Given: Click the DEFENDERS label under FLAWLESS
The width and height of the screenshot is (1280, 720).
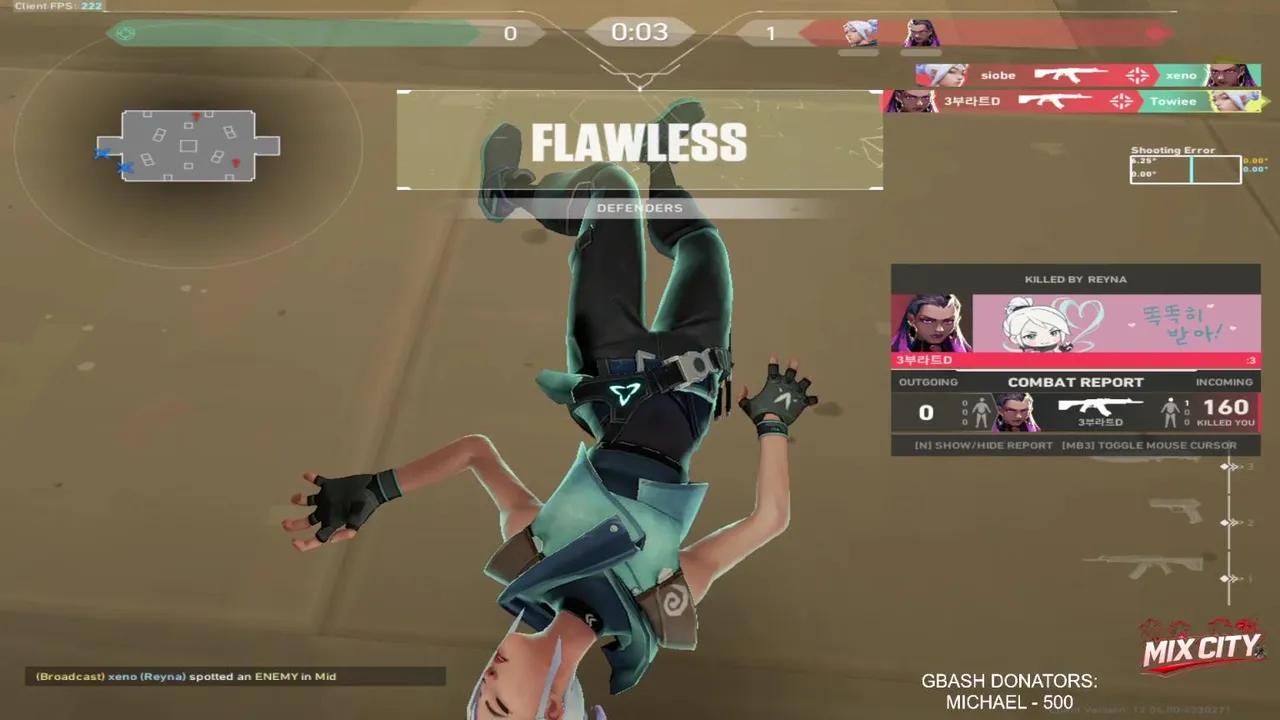Looking at the screenshot, I should click(x=640, y=208).
